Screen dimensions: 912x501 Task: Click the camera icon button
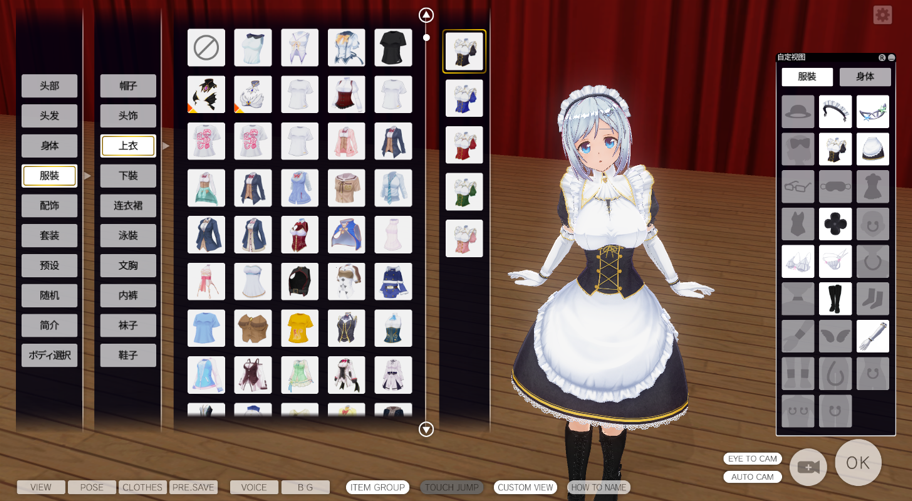(x=808, y=467)
